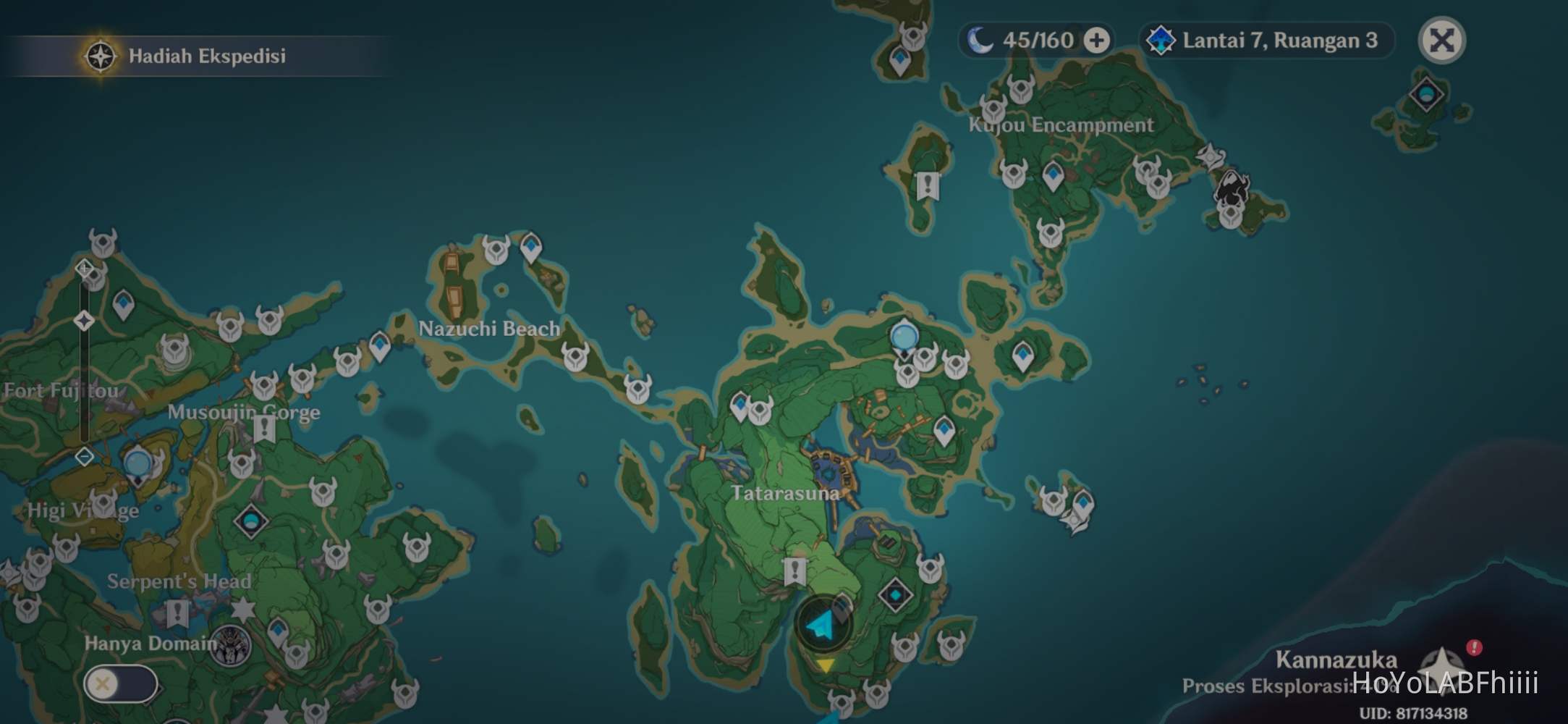Open the Hadiah Ekspedisi rewards panel
Viewport: 1568px width, 724px height.
[100, 55]
